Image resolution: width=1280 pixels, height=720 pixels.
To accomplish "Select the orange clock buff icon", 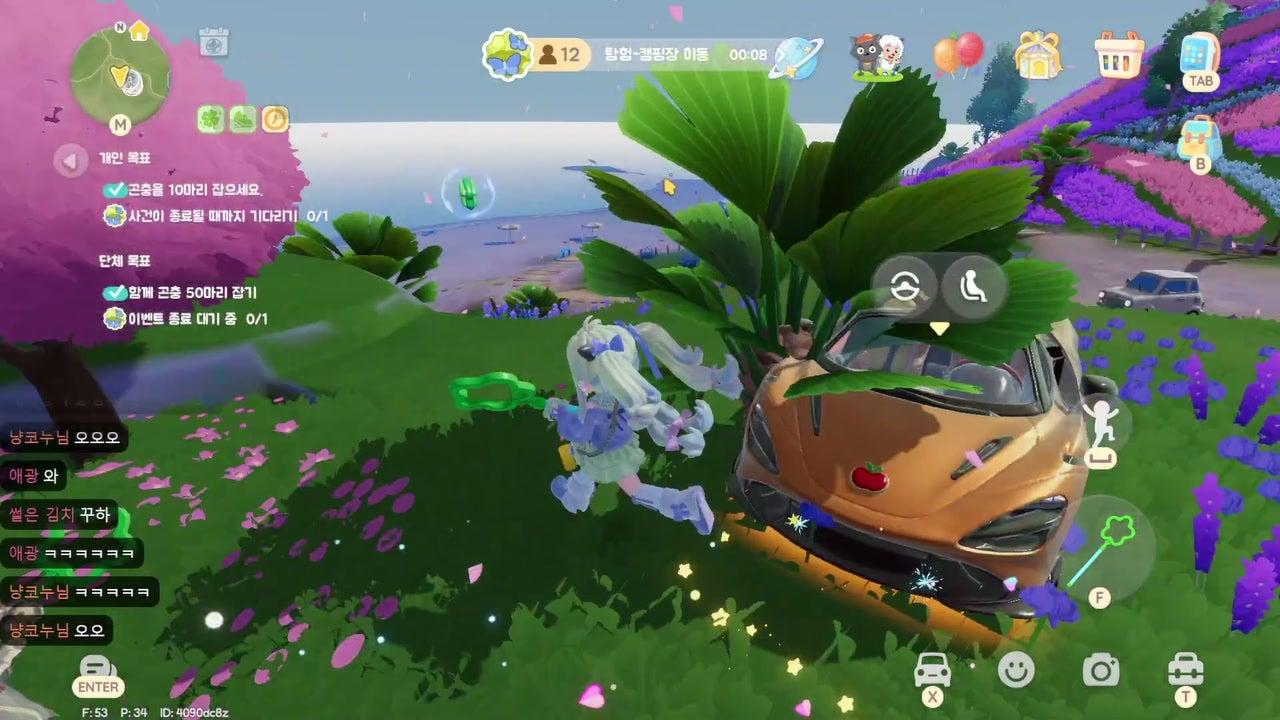I will pyautogui.click(x=275, y=120).
